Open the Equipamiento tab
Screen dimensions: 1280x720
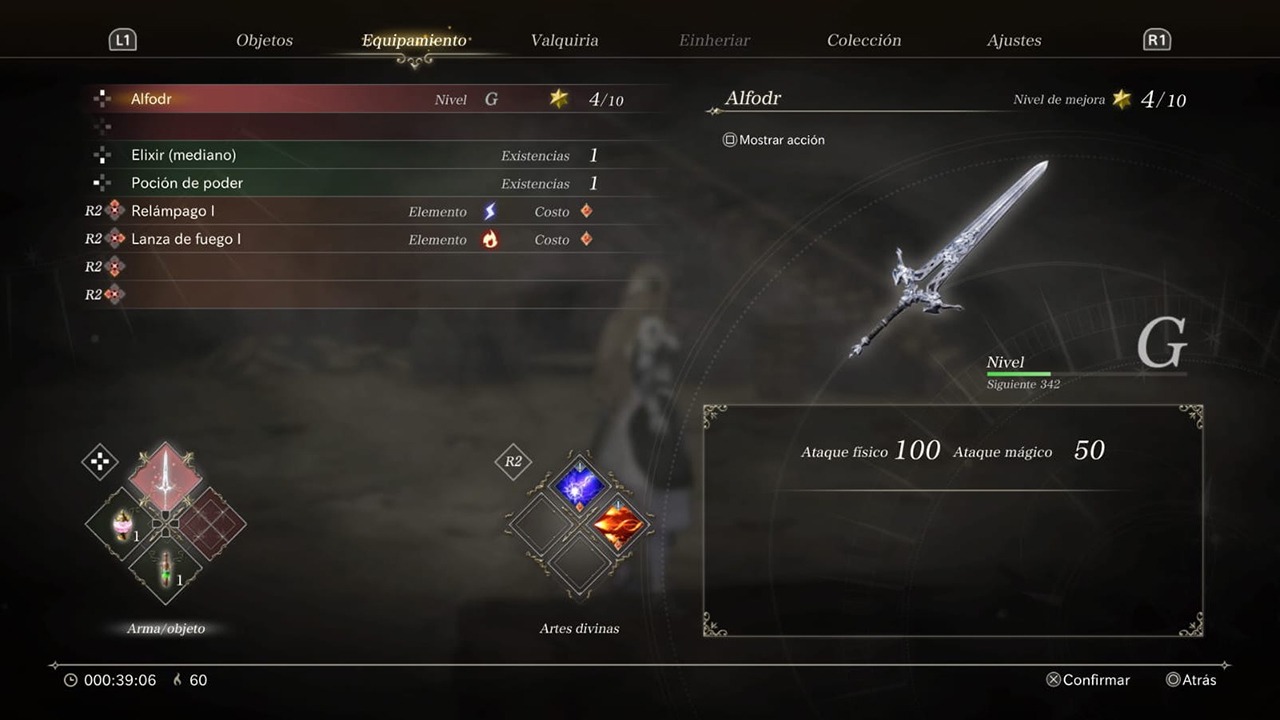[x=414, y=41]
